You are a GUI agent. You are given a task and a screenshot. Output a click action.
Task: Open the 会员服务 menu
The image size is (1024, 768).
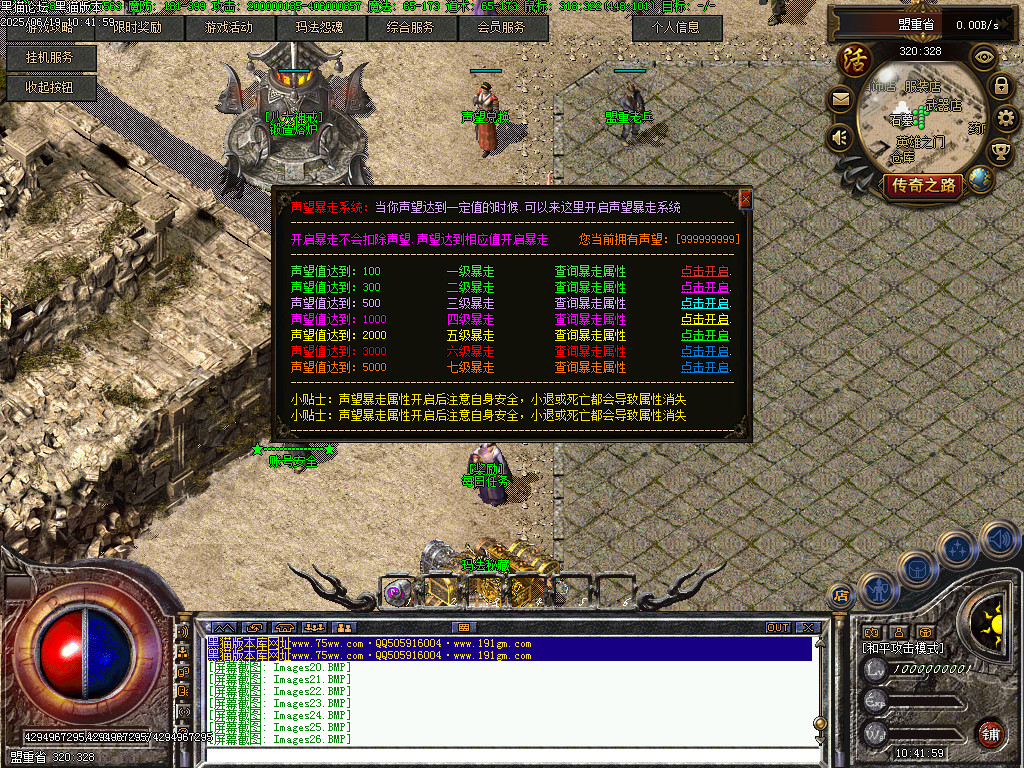pyautogui.click(x=502, y=28)
